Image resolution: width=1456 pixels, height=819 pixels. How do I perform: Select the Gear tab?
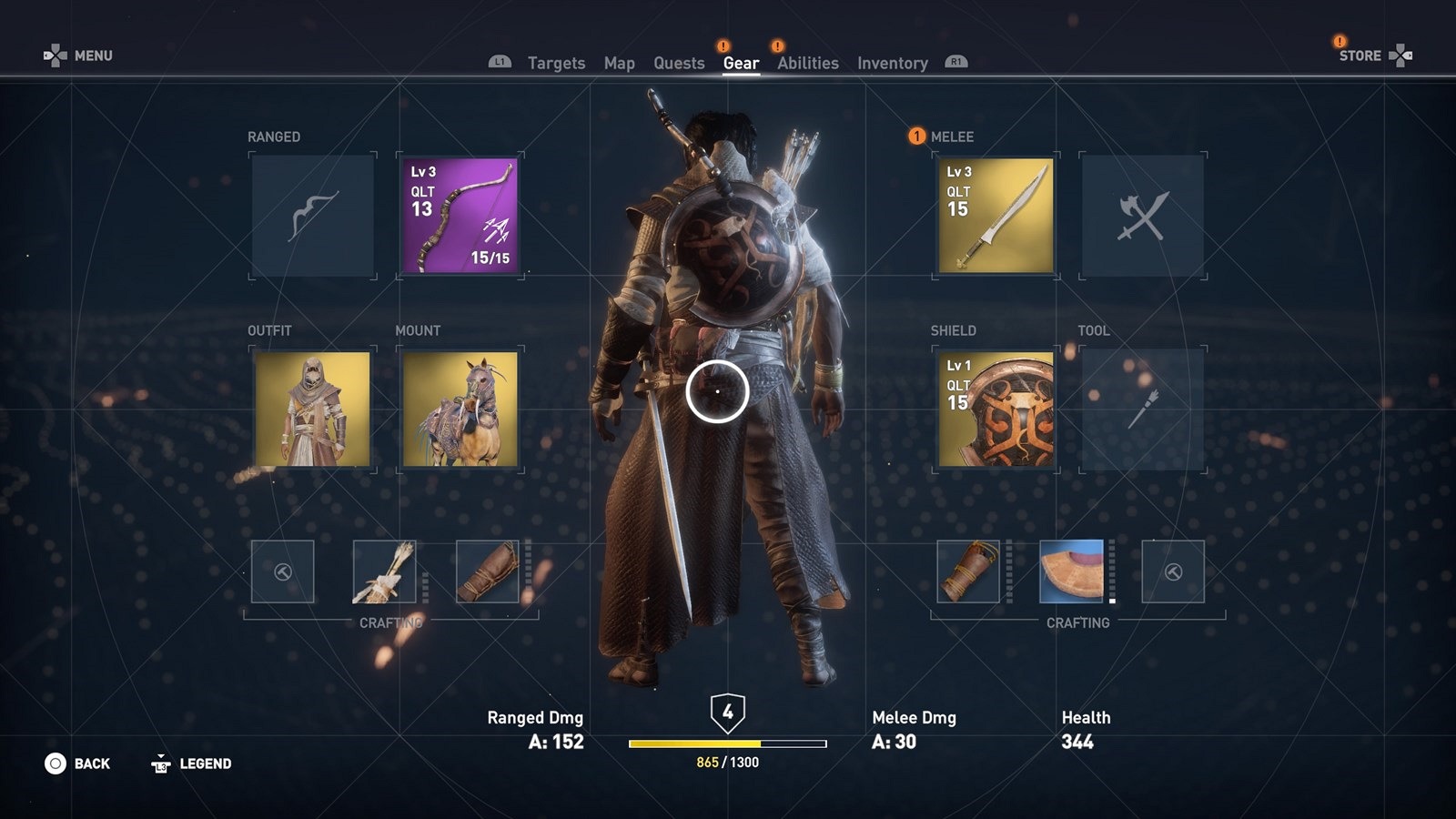[x=741, y=63]
